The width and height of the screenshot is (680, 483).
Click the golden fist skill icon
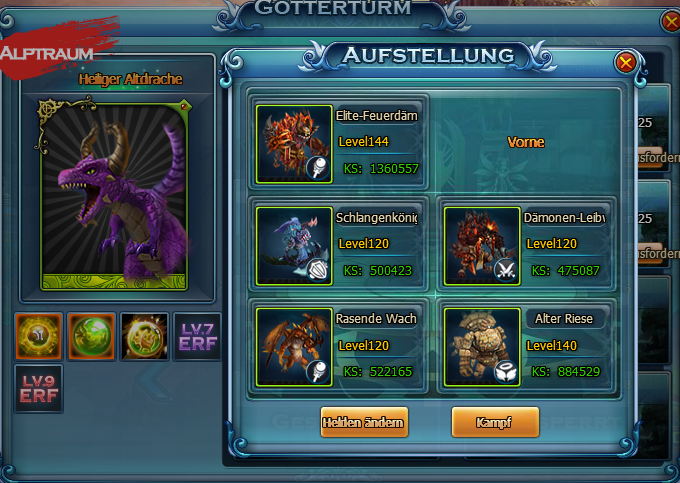pos(144,337)
